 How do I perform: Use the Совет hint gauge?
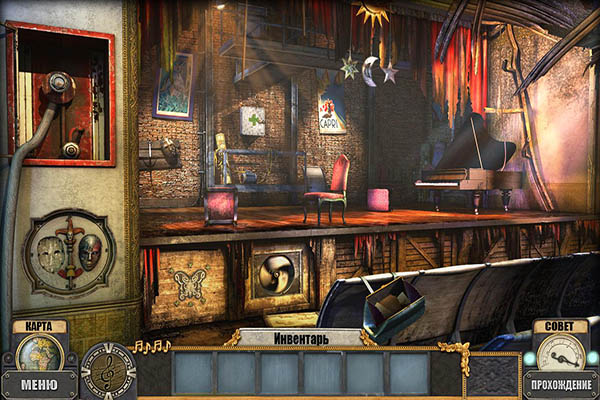pos(560,352)
